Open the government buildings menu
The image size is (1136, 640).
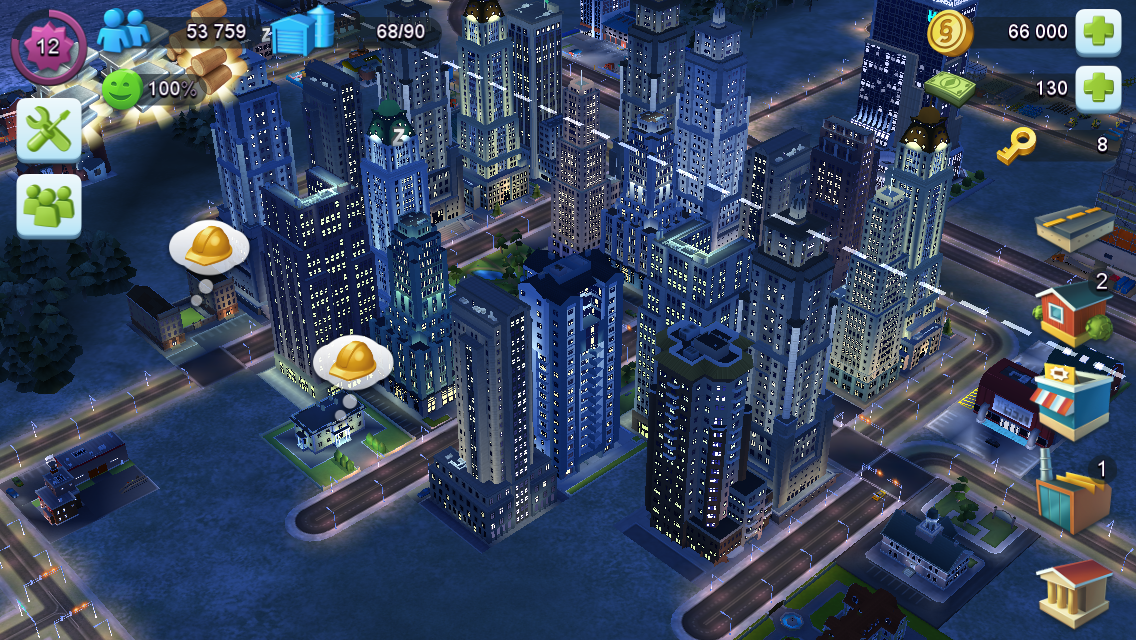(x=1074, y=592)
